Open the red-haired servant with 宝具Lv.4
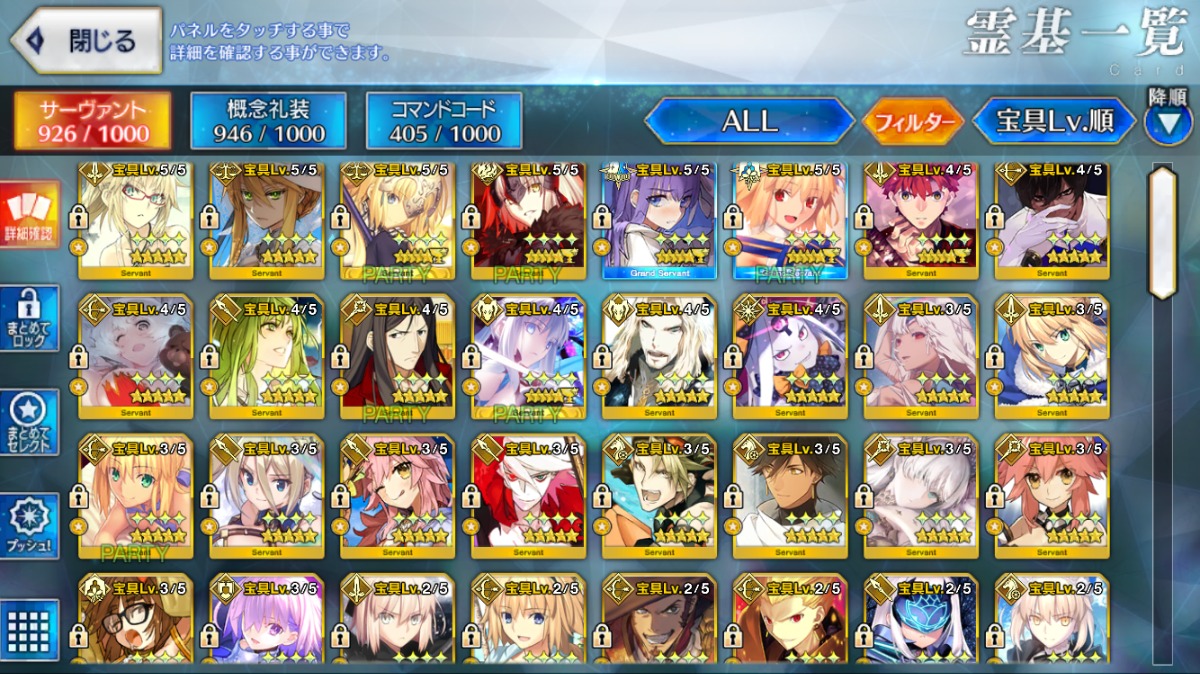Screen dimensions: 1200x674 point(921,220)
